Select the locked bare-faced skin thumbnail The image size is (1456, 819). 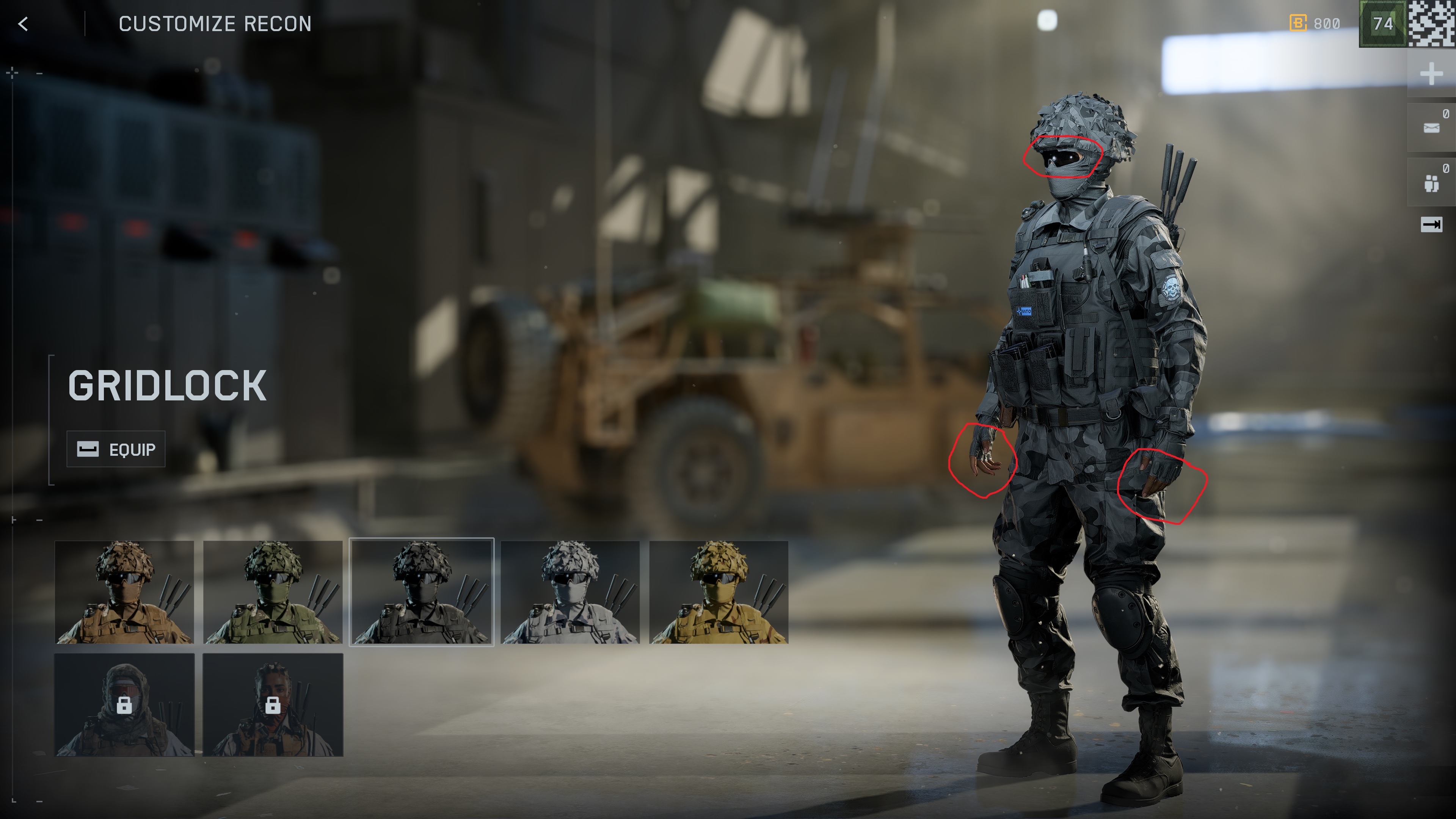point(273,705)
